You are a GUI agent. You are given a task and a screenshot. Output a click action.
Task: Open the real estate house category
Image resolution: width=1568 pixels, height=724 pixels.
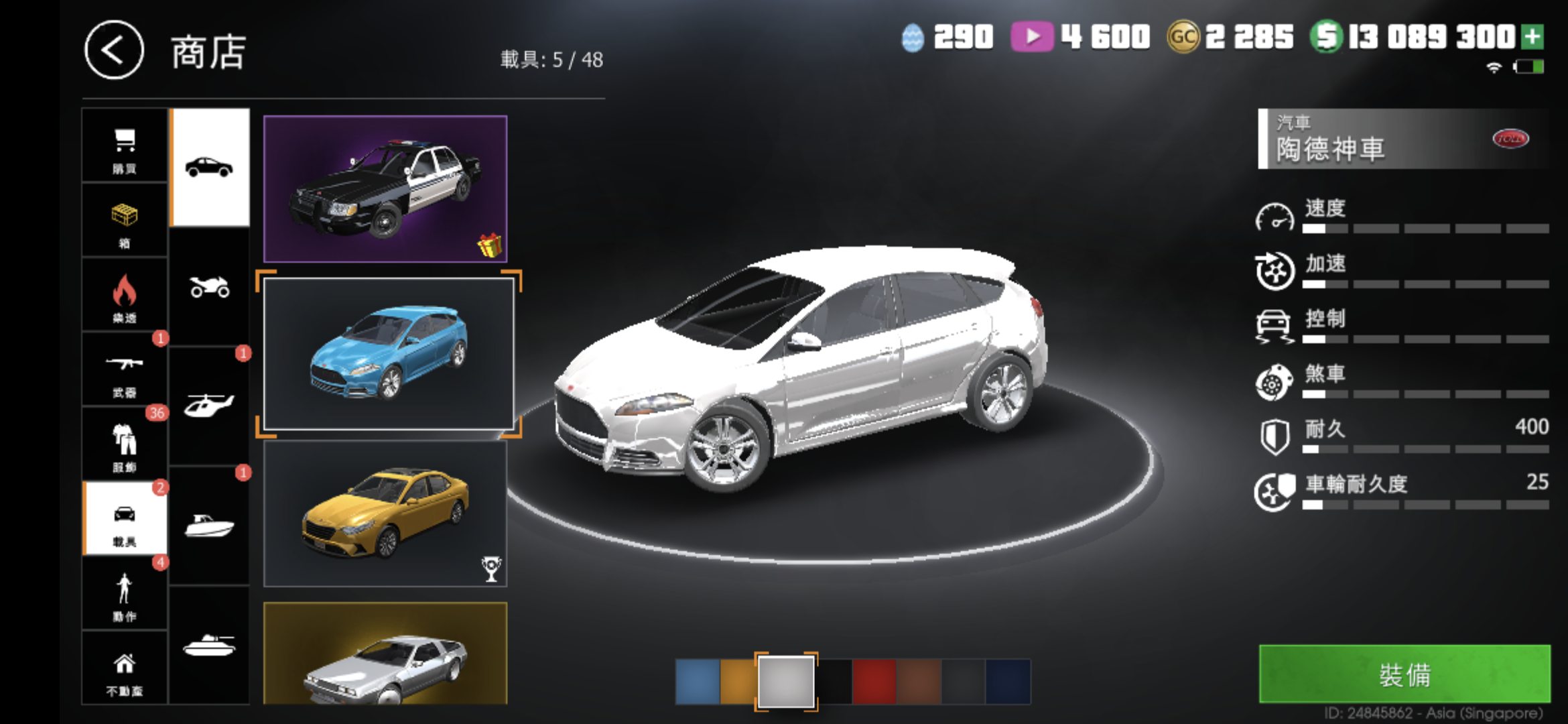[x=125, y=669]
